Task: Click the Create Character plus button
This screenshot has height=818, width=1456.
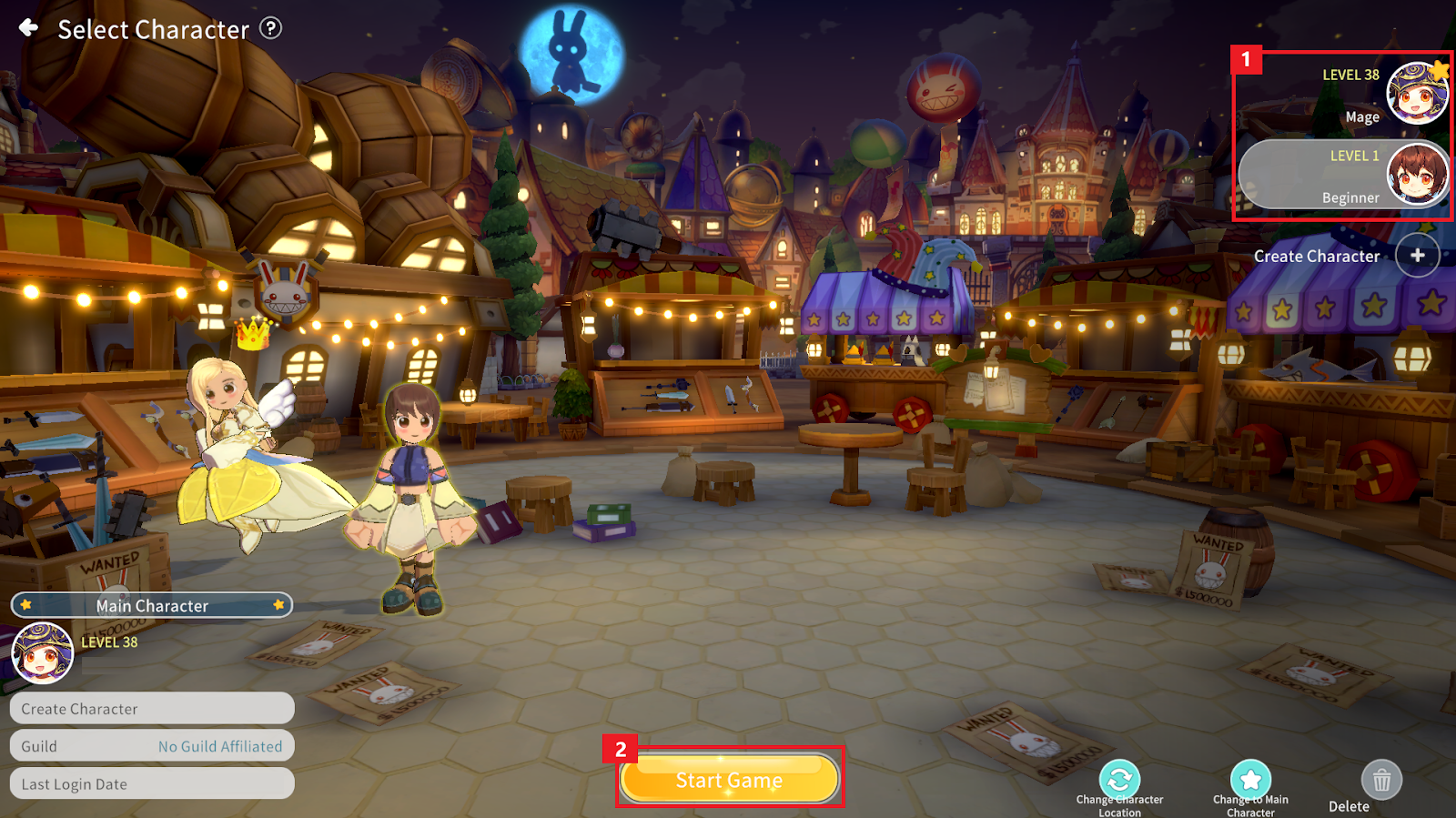Action: click(x=1417, y=256)
